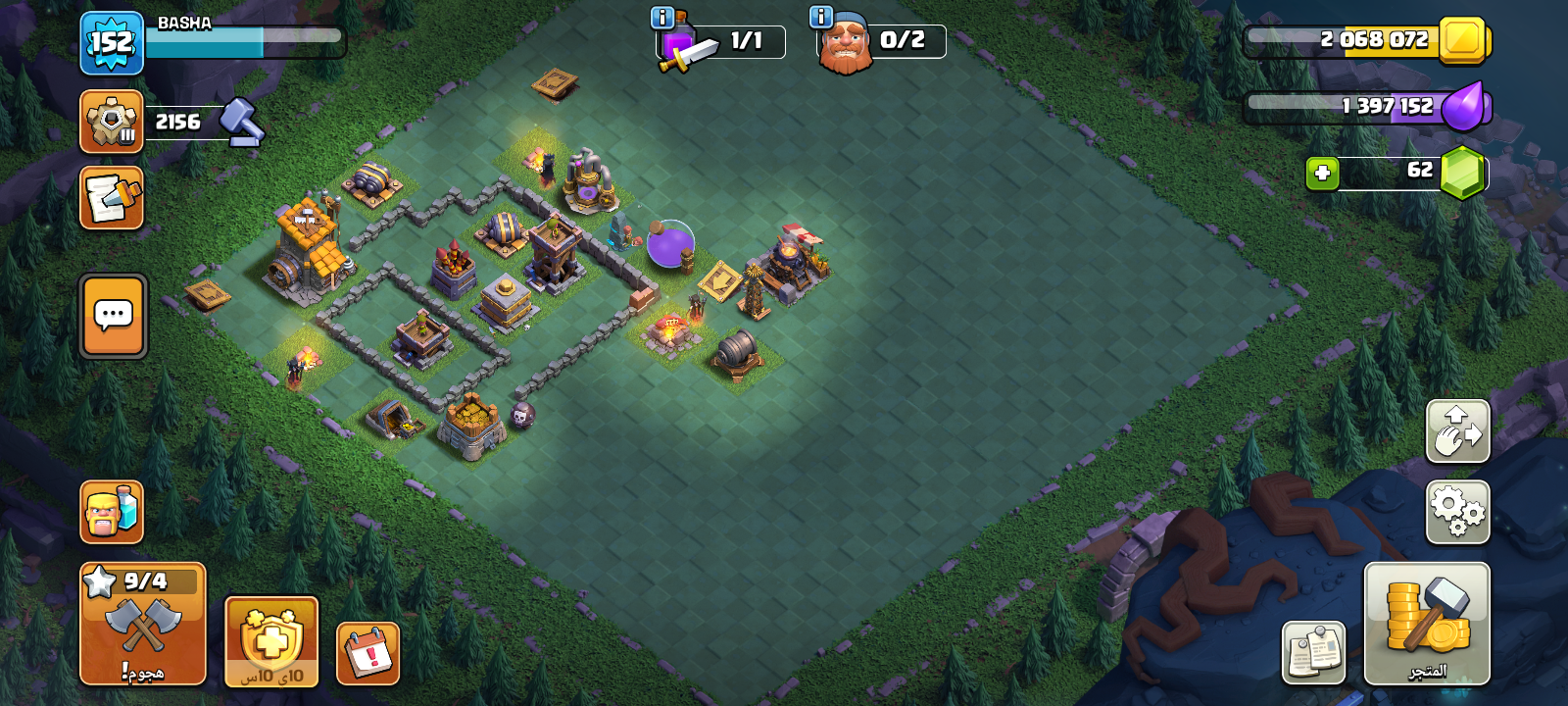Open the paper and brush button
This screenshot has height=706, width=1568.
pos(112,197)
